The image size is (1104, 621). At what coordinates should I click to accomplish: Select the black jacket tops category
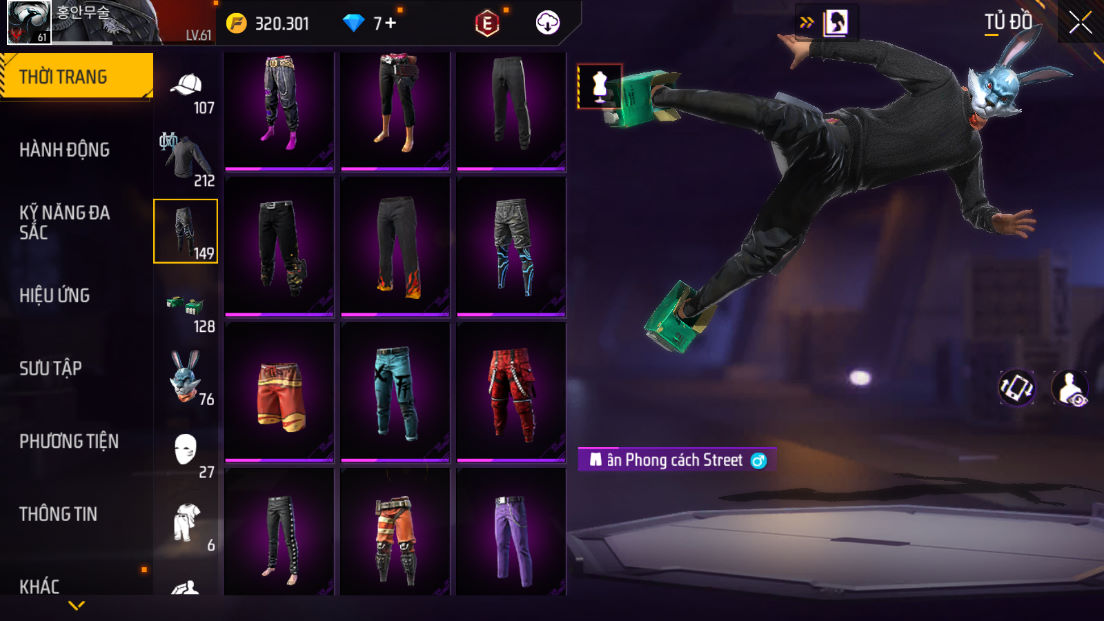coord(187,160)
